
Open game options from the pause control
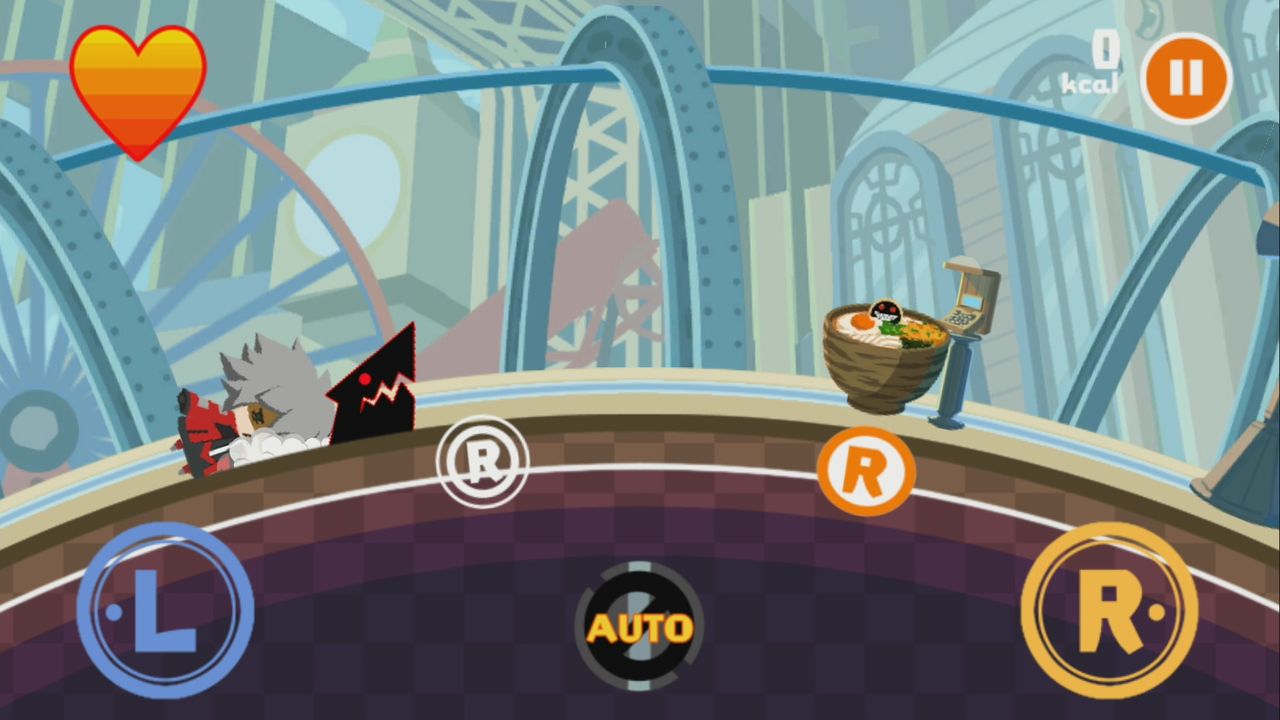[x=1184, y=78]
